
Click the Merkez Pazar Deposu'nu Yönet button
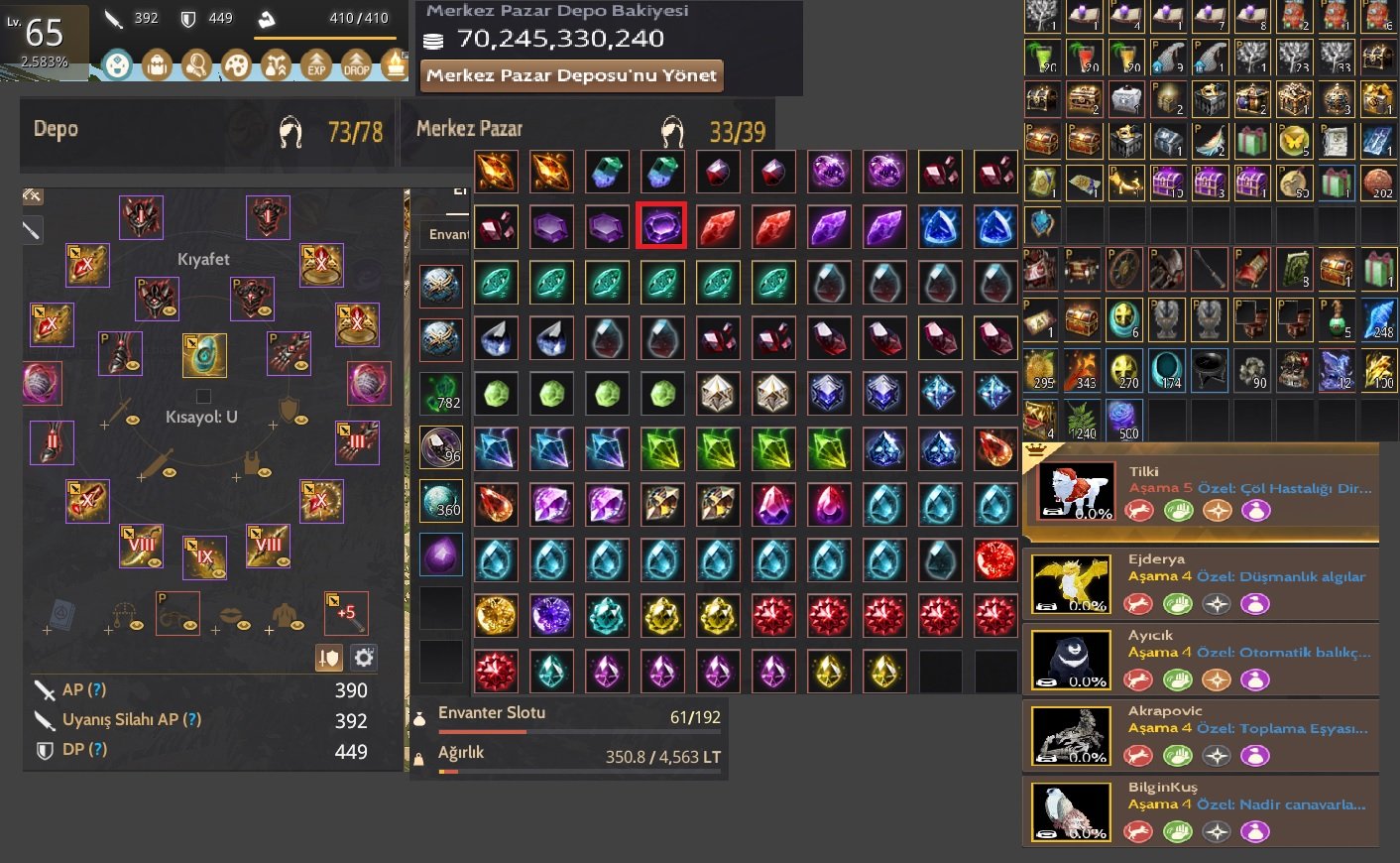pos(572,74)
